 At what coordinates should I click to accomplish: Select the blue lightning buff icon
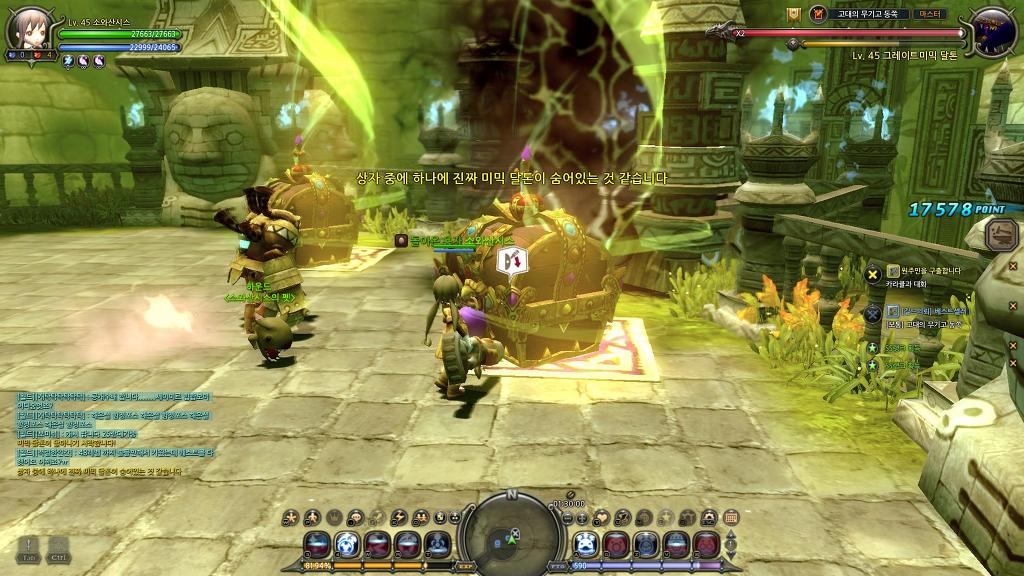[68, 62]
